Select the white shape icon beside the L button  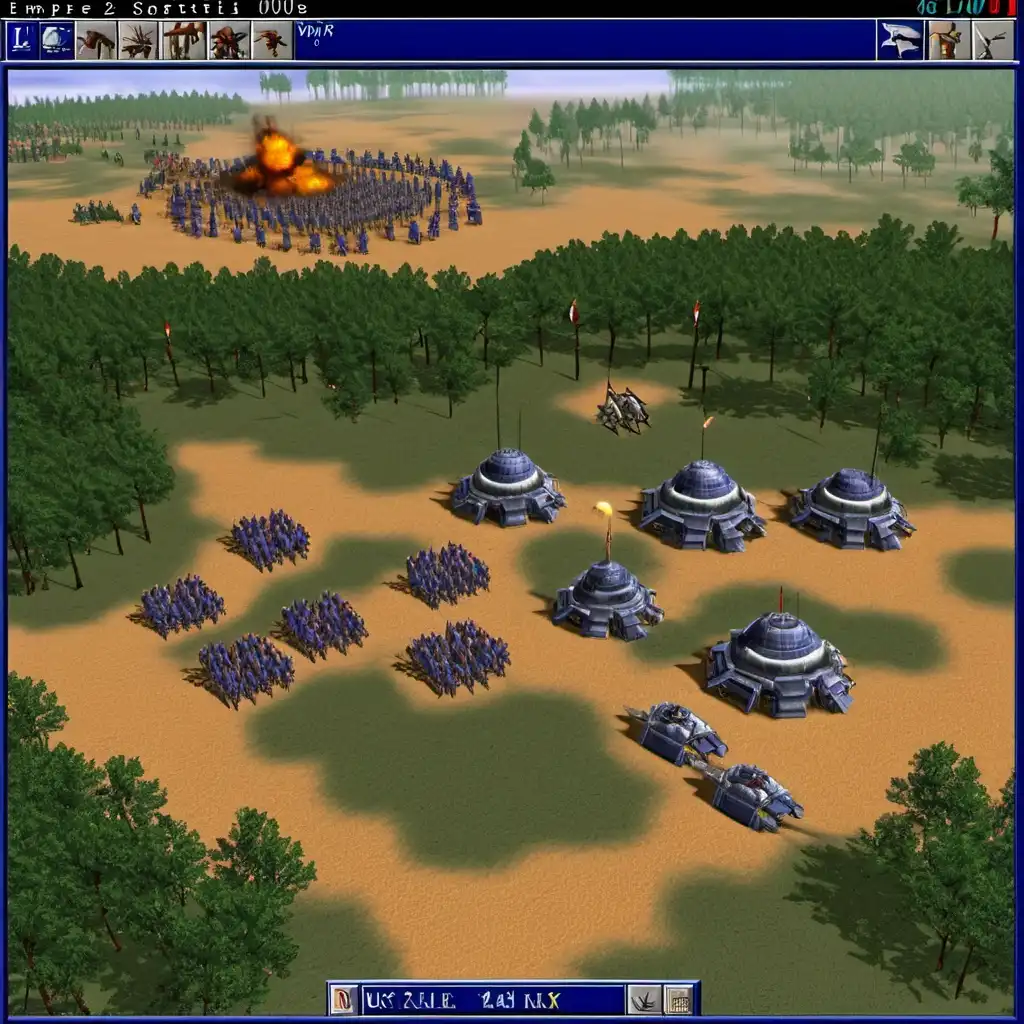point(57,40)
